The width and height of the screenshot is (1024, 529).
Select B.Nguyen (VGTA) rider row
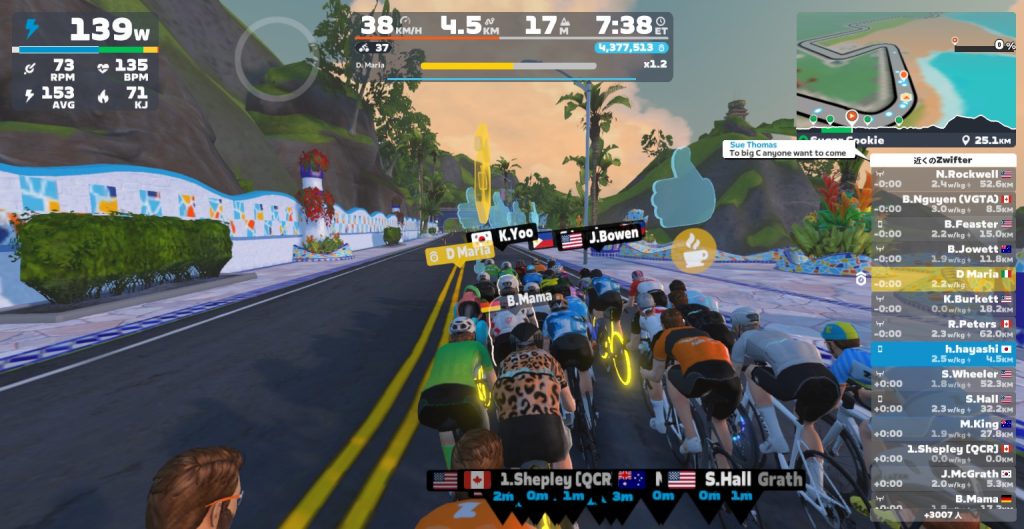(943, 204)
